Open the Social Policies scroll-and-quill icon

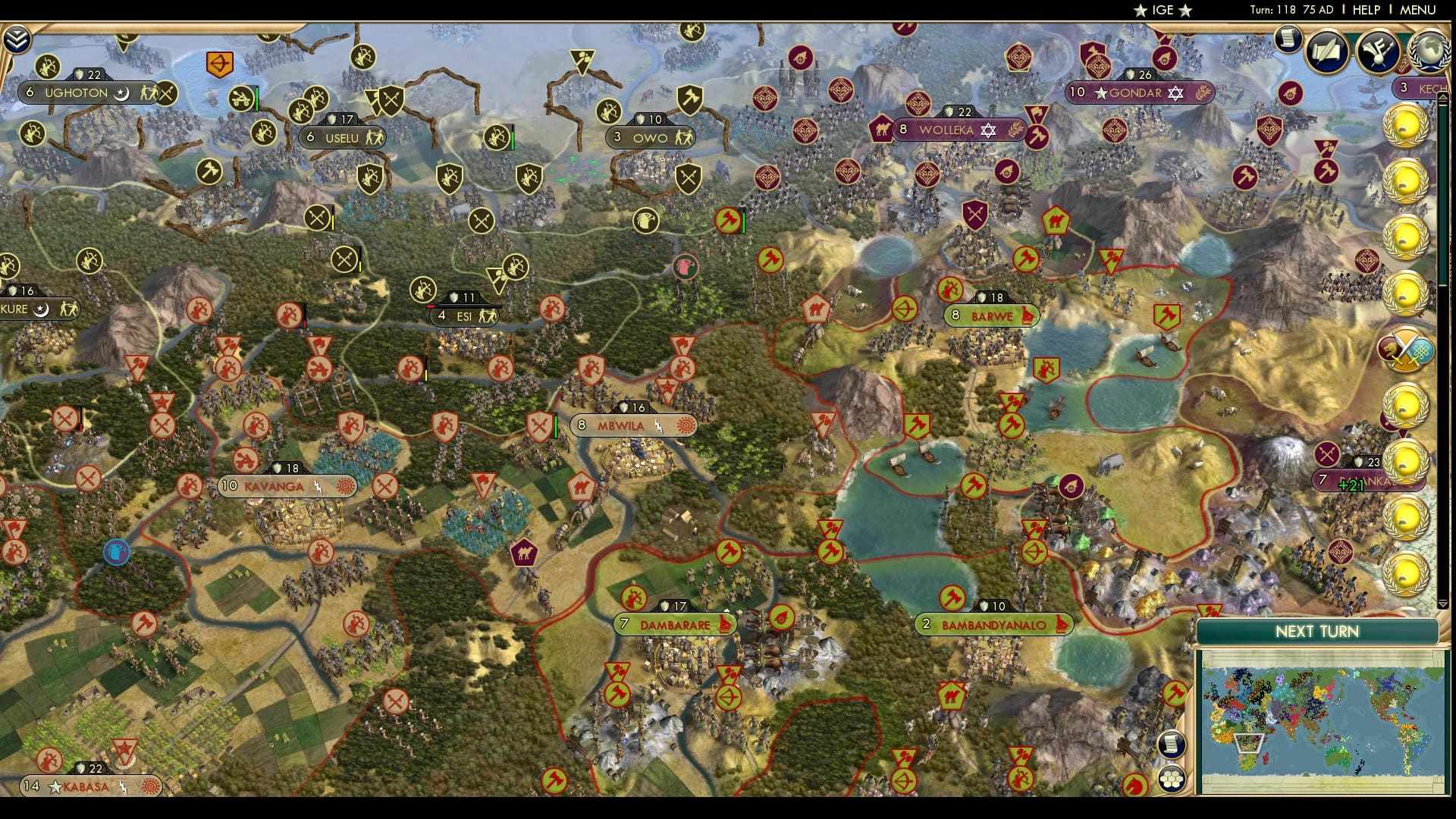(x=1326, y=52)
